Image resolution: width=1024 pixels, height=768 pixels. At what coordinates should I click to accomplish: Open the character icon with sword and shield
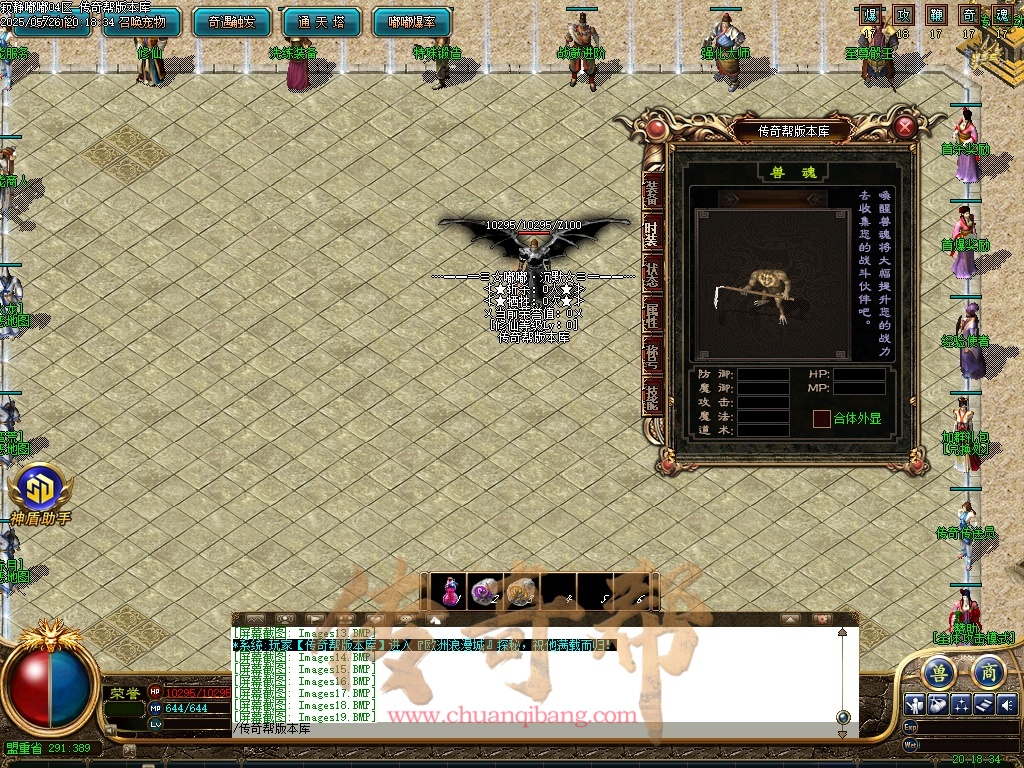tap(915, 704)
